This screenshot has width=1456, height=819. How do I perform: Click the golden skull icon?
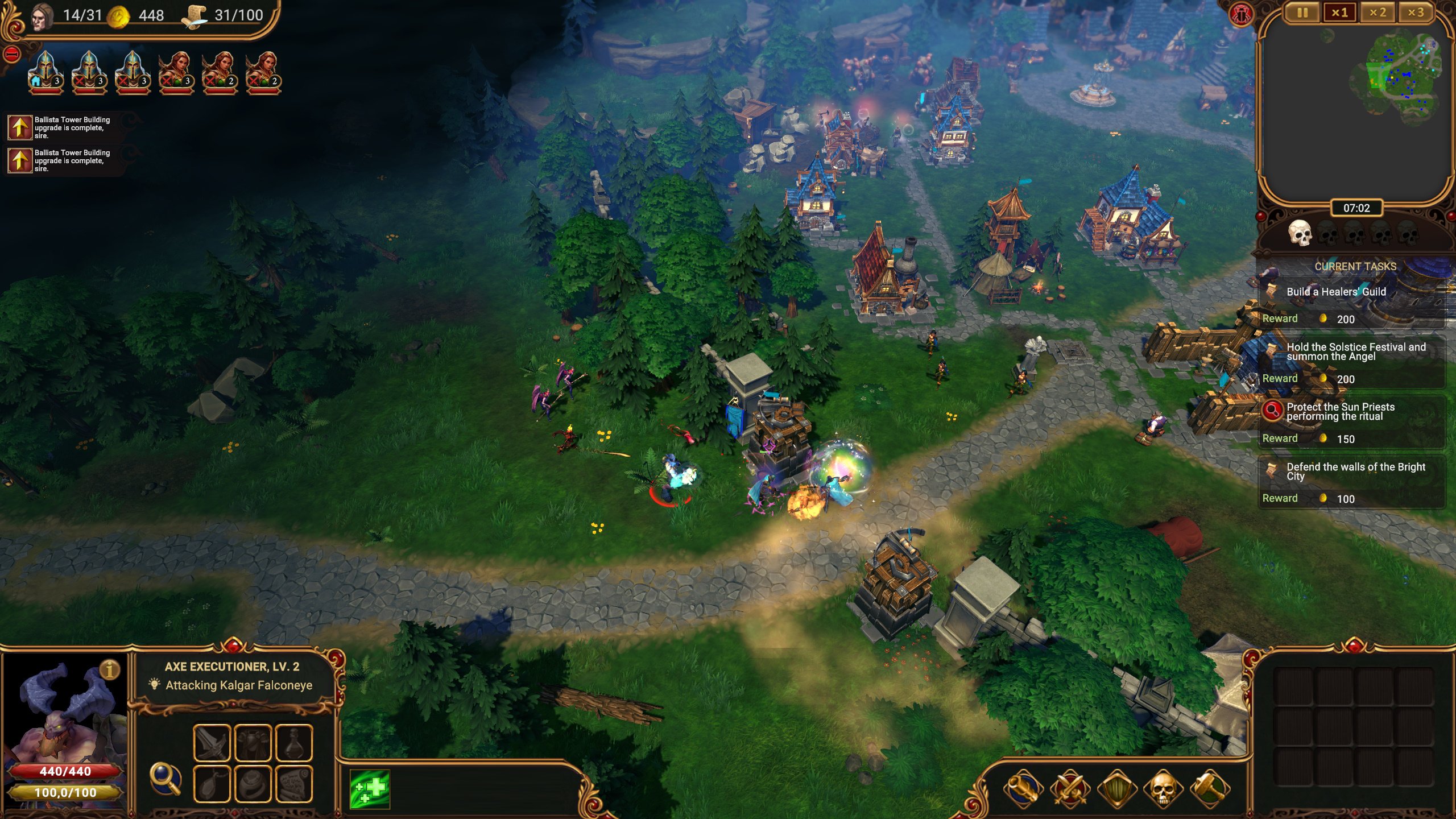point(1163,789)
